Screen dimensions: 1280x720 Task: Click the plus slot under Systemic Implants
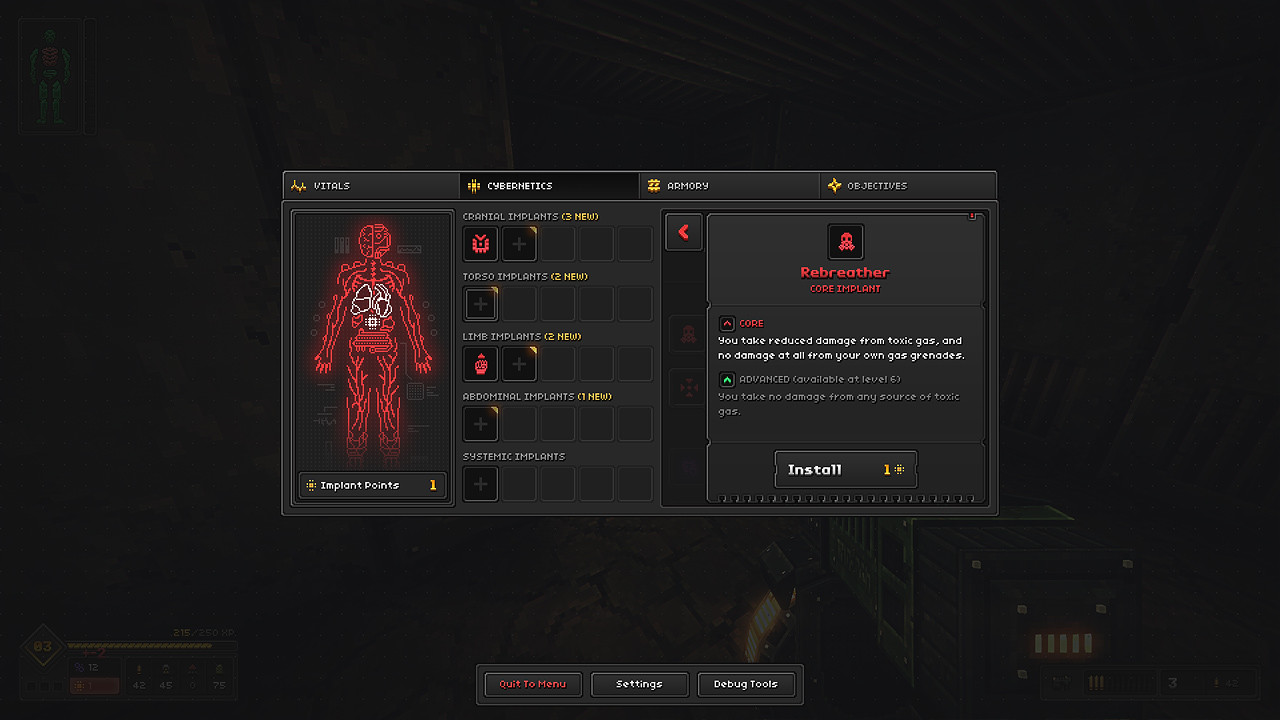480,483
